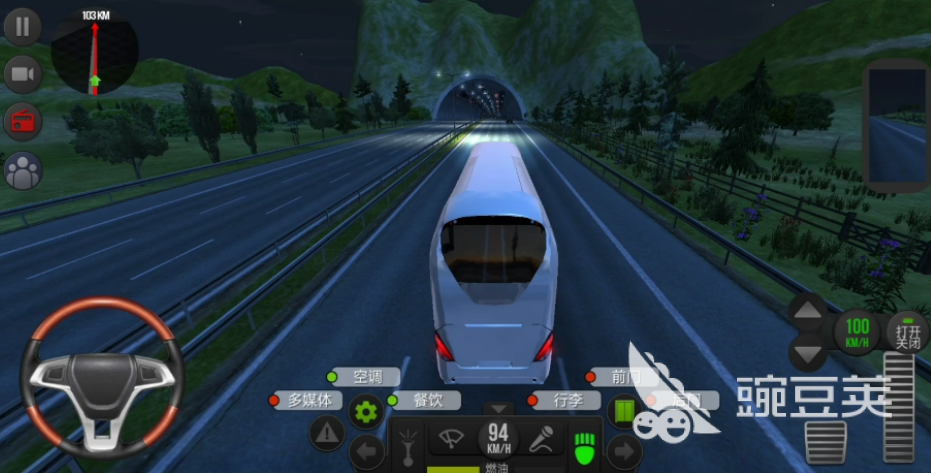This screenshot has height=473, width=931.
Task: Activate the right turn signal
Action: (622, 451)
